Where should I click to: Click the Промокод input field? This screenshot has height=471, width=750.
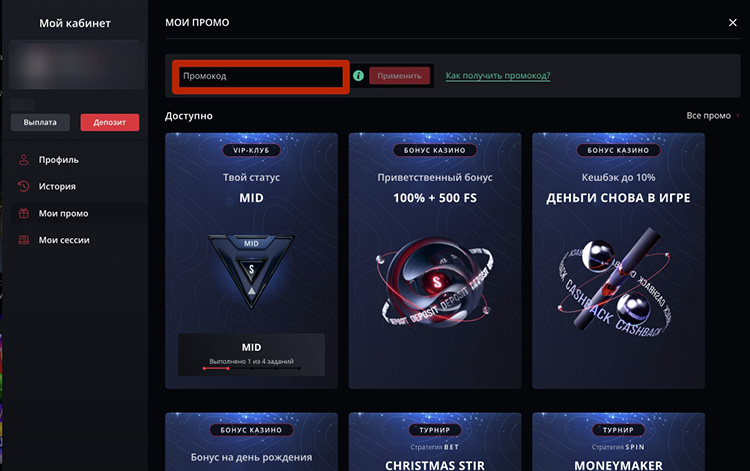260,76
